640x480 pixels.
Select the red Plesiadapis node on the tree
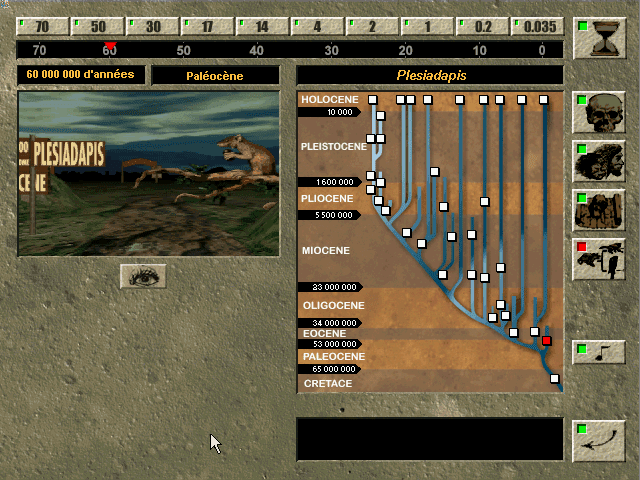tap(547, 341)
